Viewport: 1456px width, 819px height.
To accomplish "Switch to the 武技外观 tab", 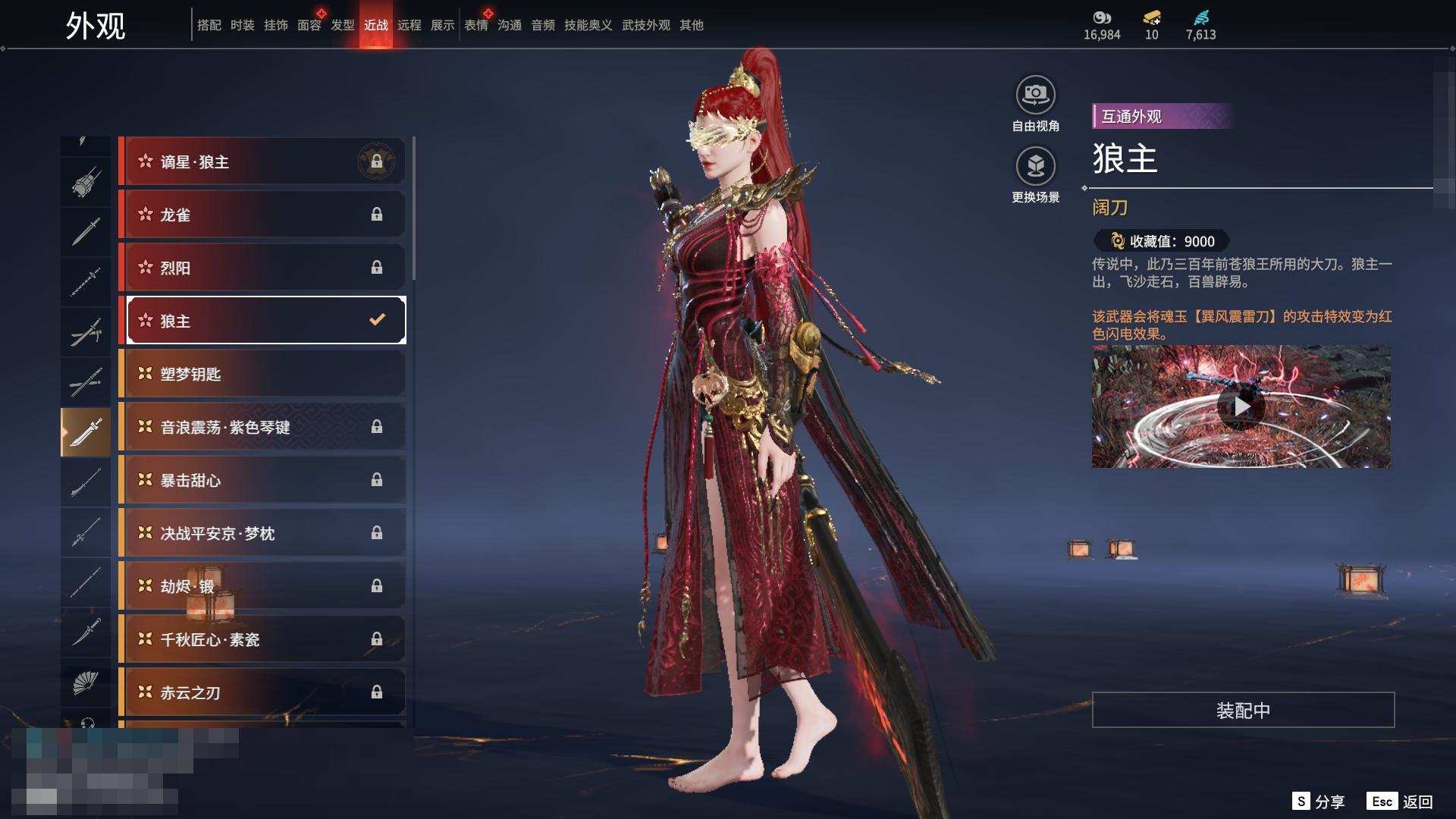I will pyautogui.click(x=645, y=25).
